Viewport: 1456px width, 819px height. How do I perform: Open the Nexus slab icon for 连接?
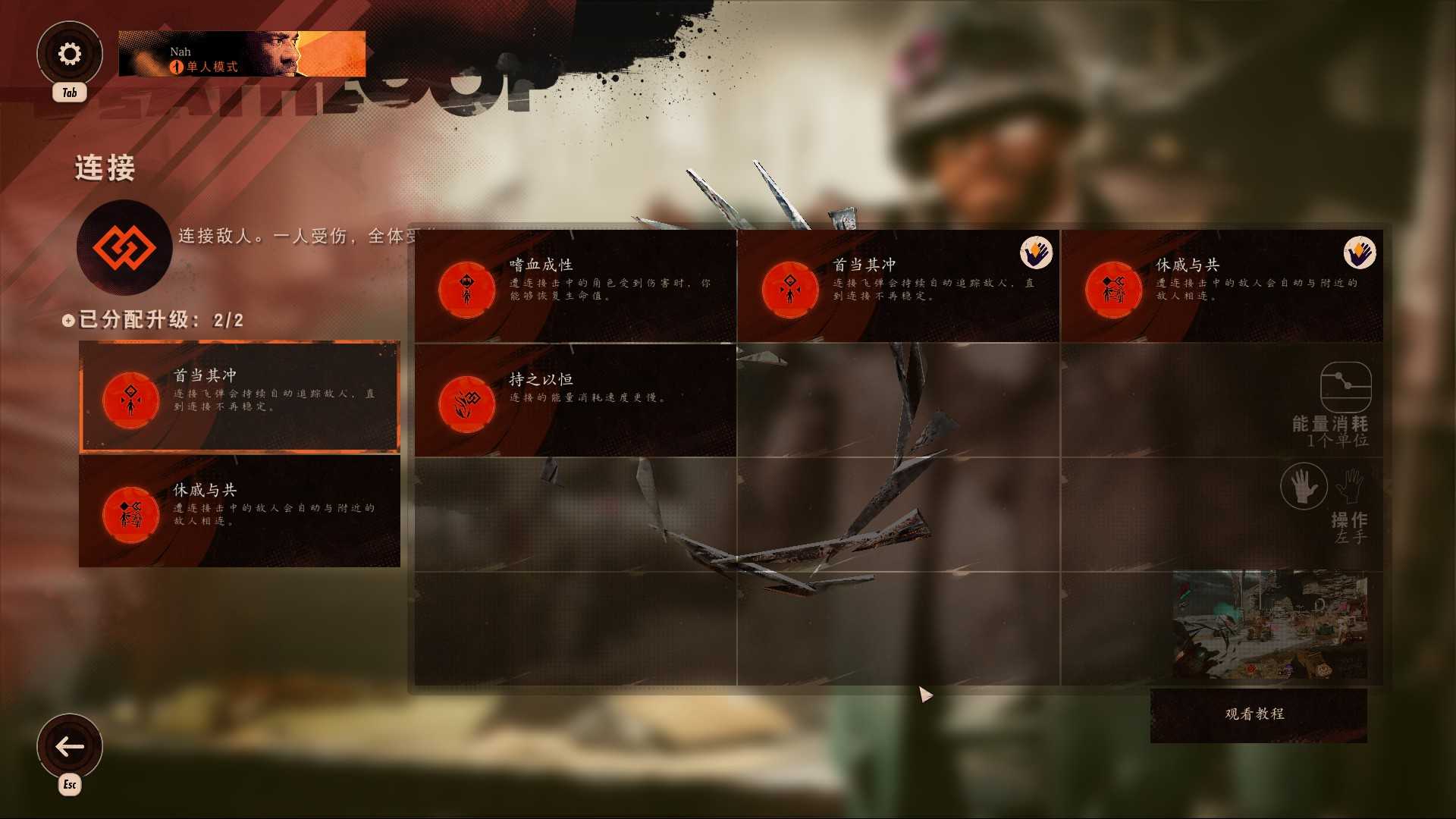coord(124,248)
